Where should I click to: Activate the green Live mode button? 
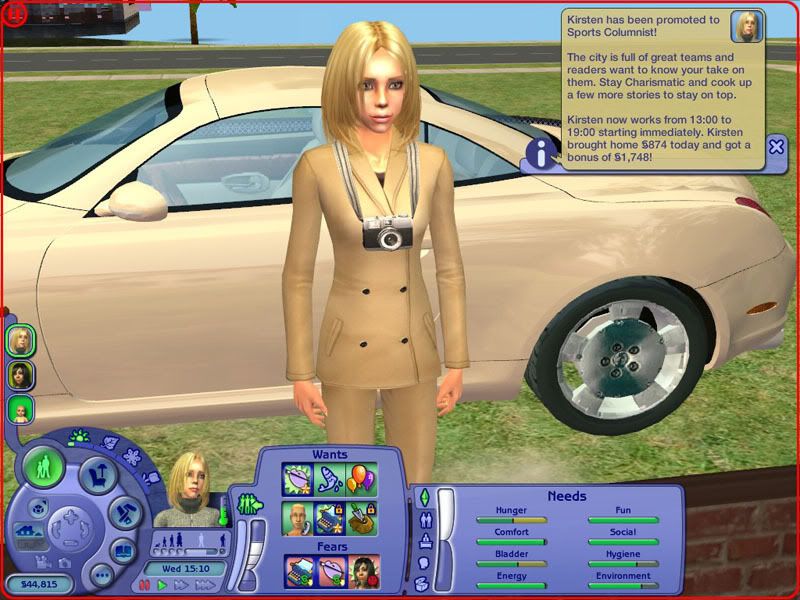(45, 468)
